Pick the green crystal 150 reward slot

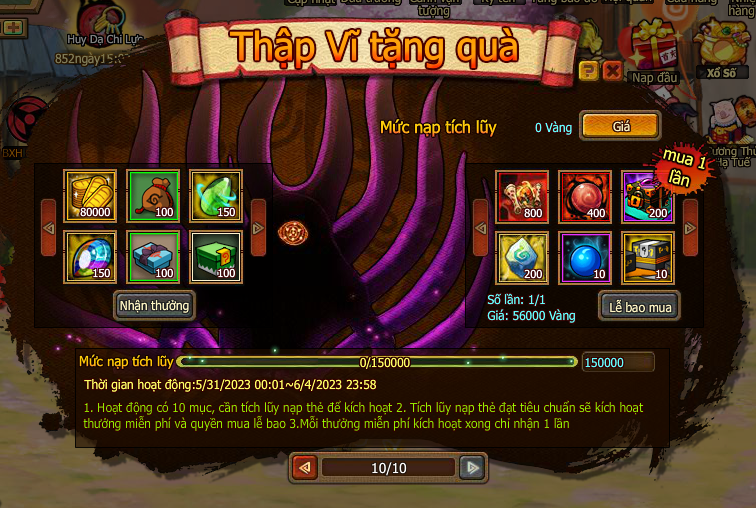(x=215, y=196)
